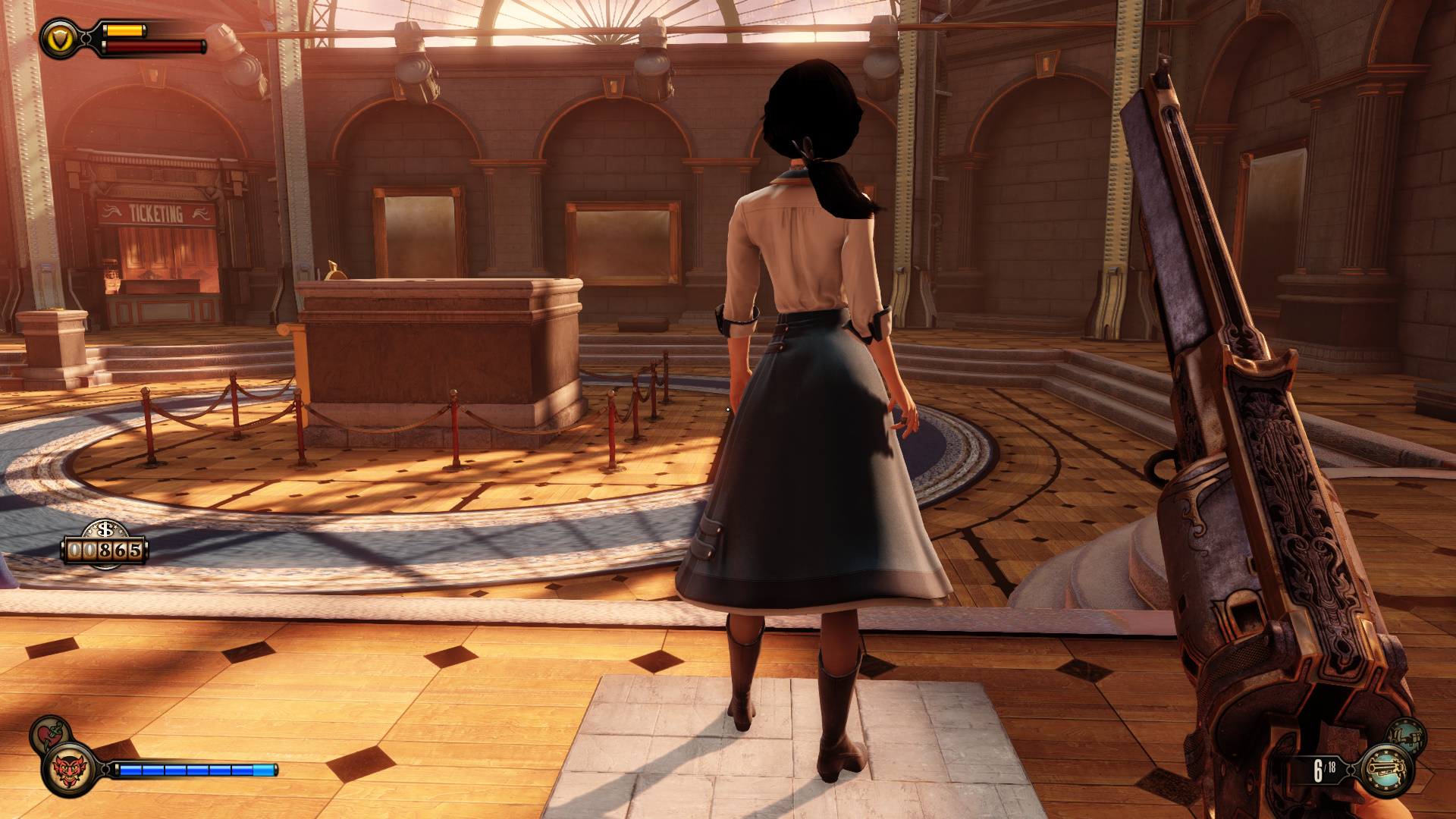
Task: Swap to the secondary weapon icon
Action: point(1408,736)
